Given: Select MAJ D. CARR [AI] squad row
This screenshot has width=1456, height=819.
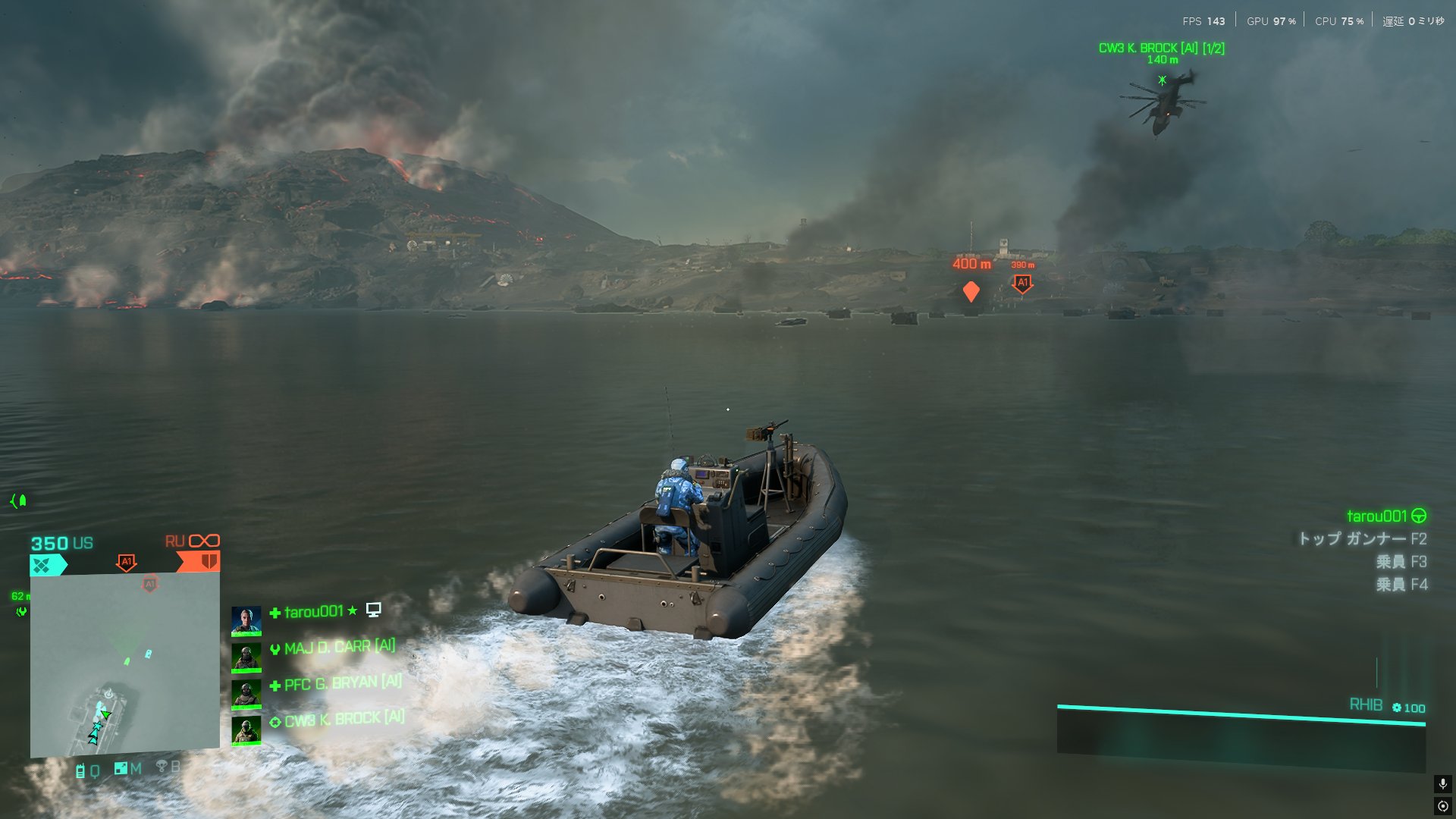Looking at the screenshot, I should [x=339, y=648].
